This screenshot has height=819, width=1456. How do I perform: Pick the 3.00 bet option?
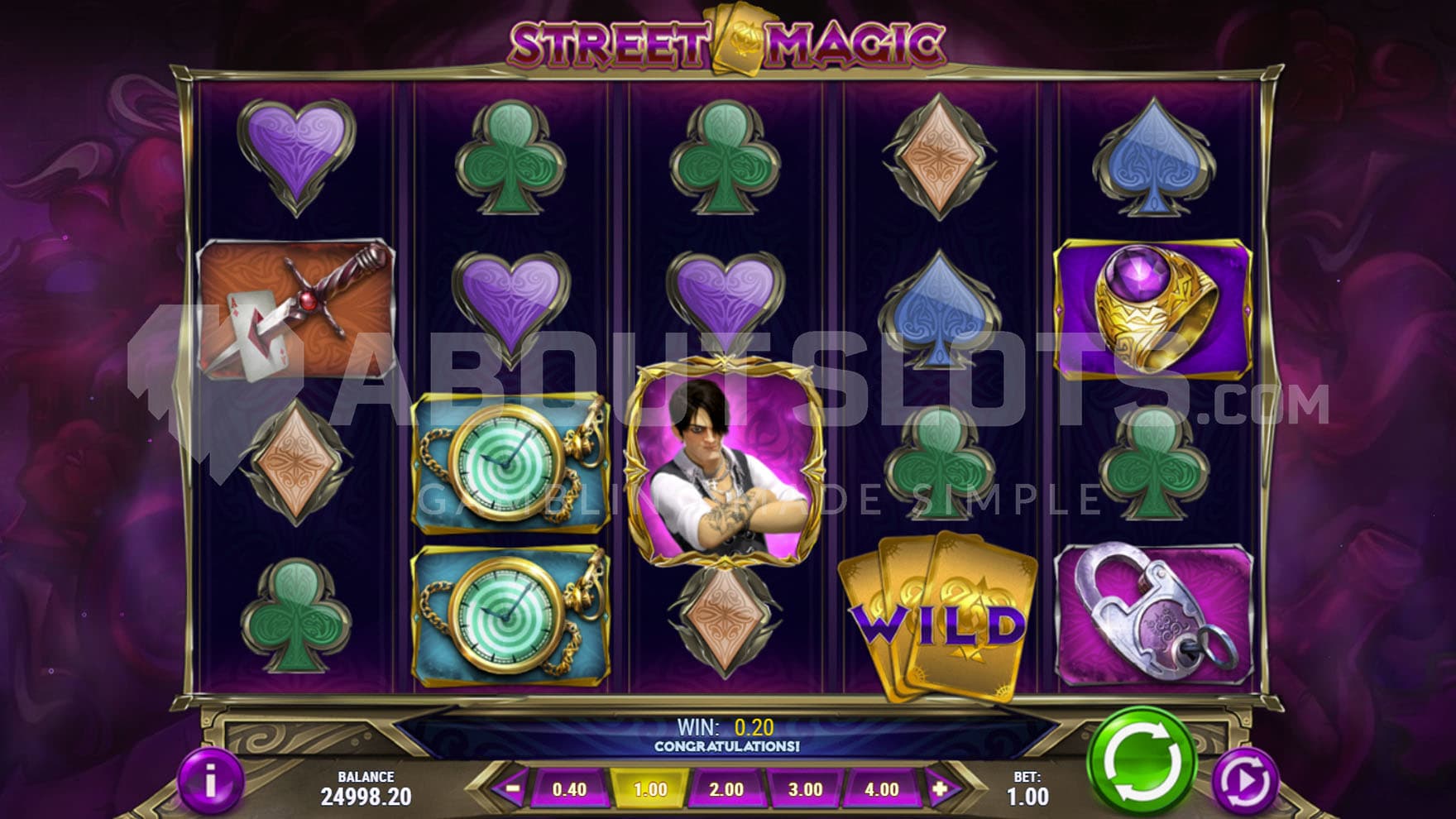point(804,789)
